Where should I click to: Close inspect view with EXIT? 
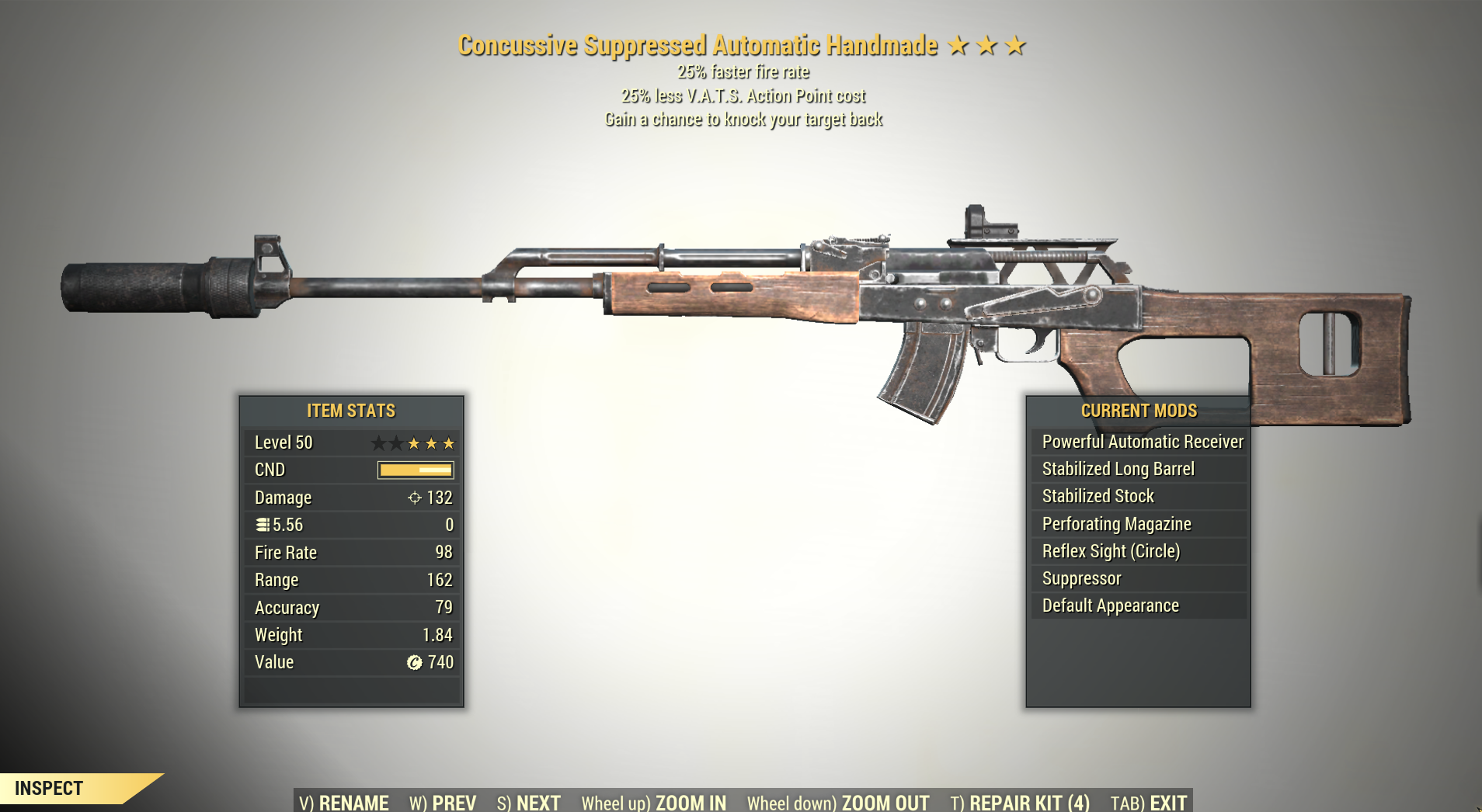tap(1149, 802)
